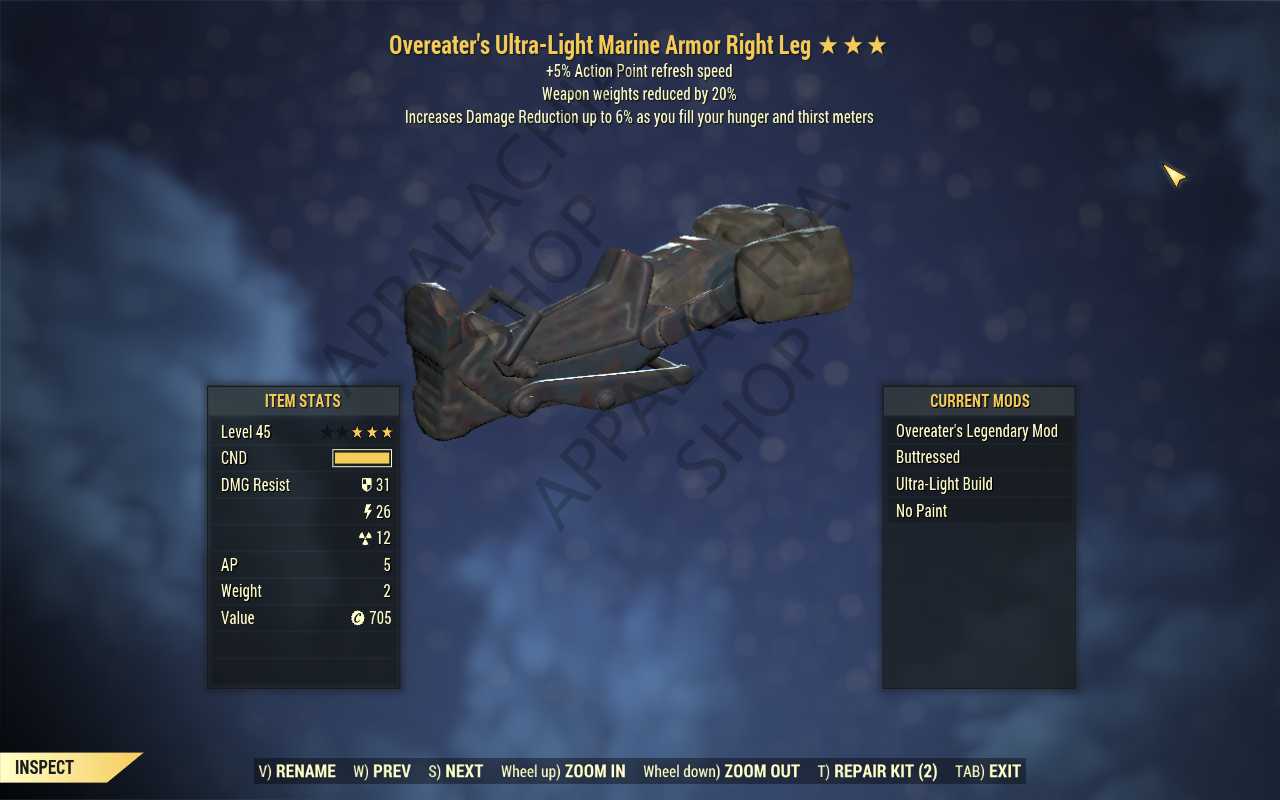The image size is (1280, 800).
Task: Click the yellow CND condition bar
Action: [362, 457]
